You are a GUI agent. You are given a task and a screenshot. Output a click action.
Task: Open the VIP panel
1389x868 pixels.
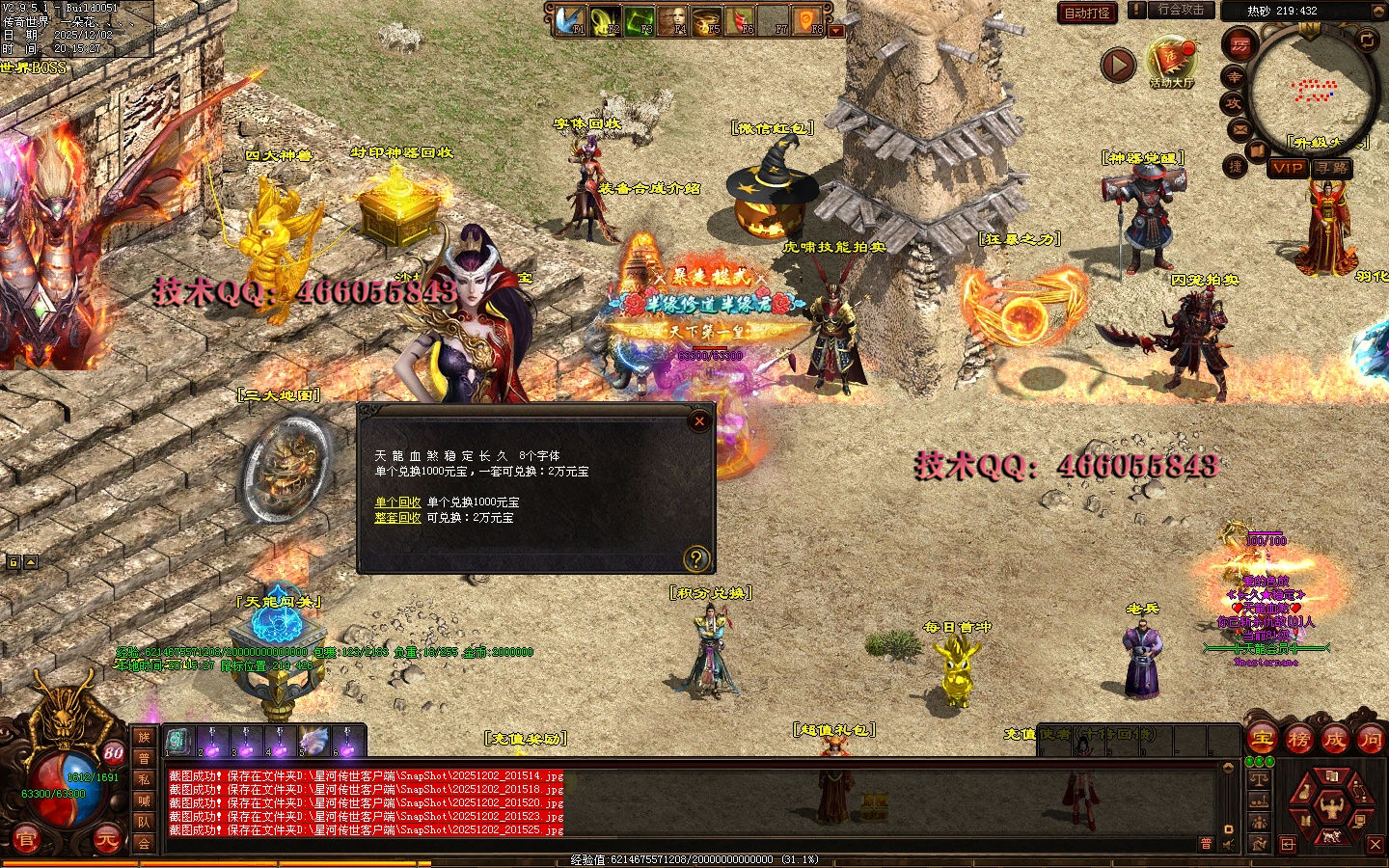[1287, 168]
